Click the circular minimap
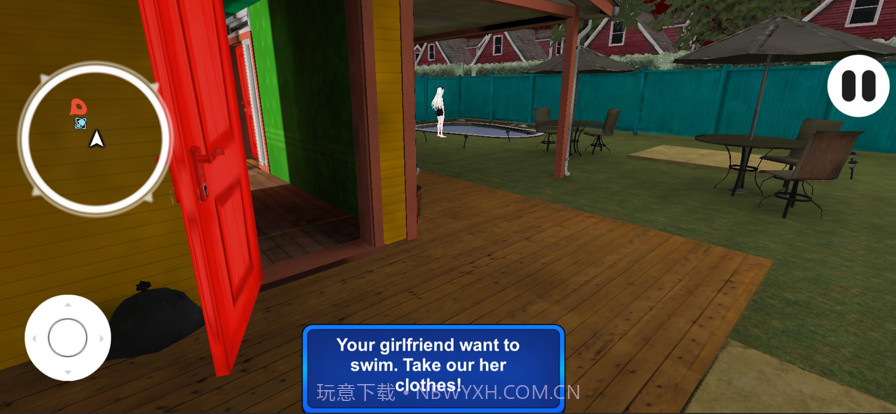Screen dimensions: 896x414 [95, 138]
